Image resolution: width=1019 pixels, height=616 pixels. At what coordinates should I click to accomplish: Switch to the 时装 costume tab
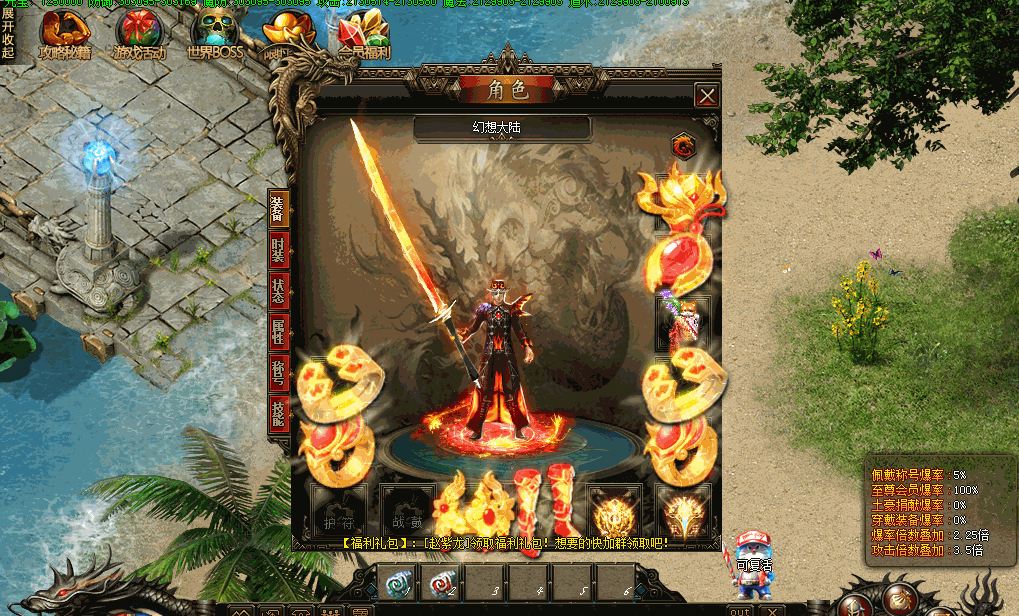[x=279, y=251]
